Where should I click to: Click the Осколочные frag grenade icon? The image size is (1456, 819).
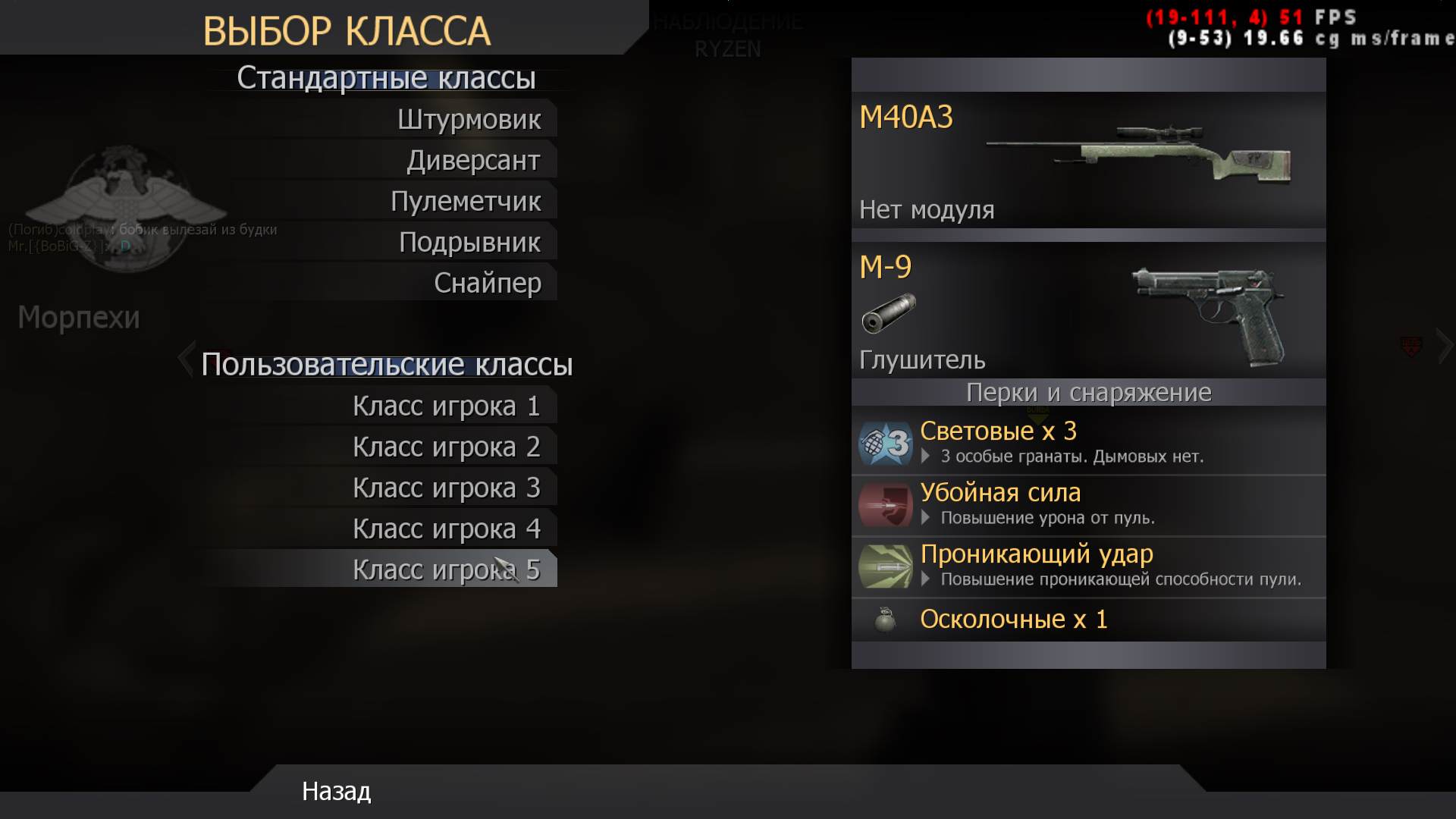885,618
